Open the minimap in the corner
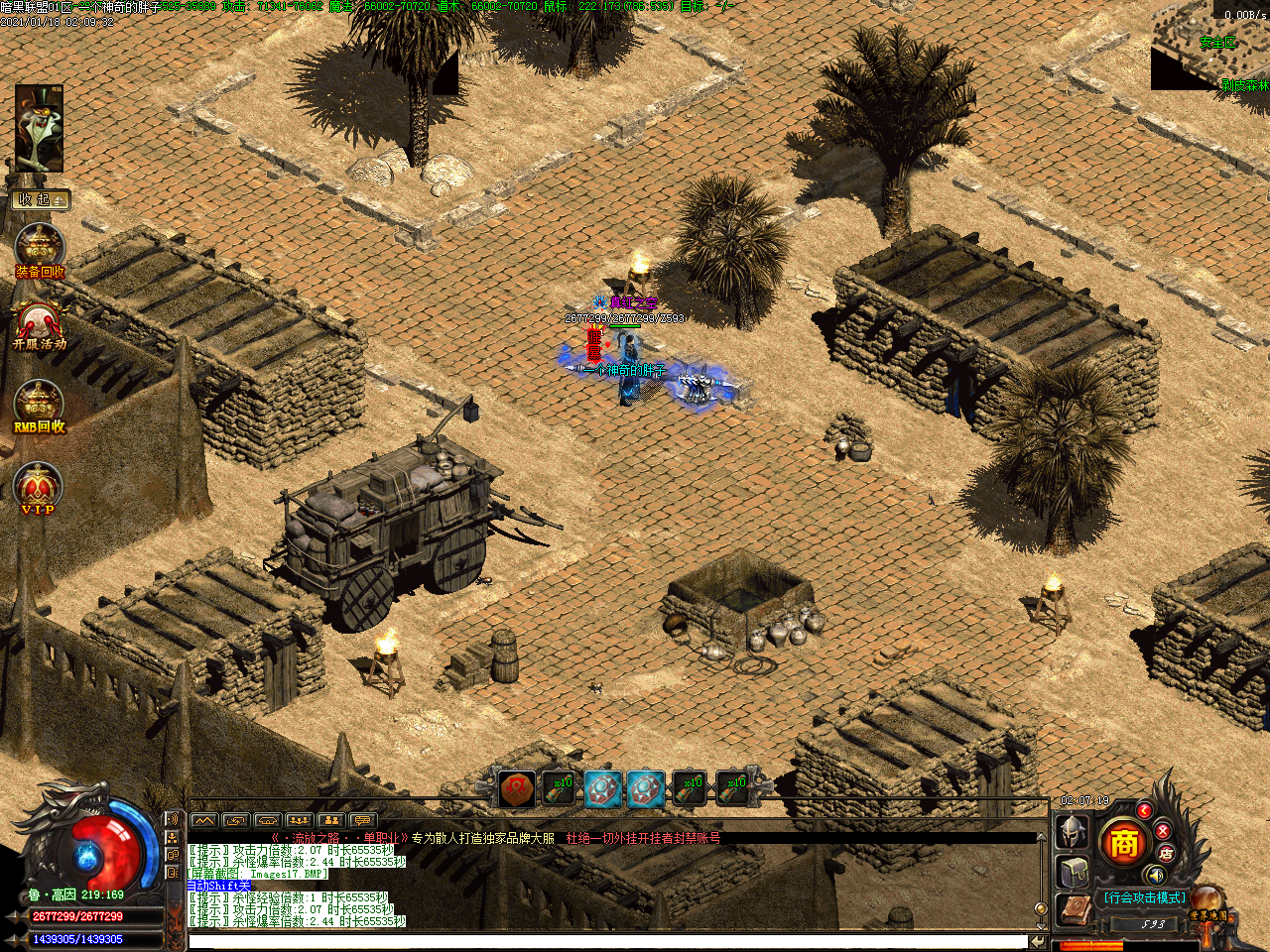This screenshot has width=1270, height=952. pyautogui.click(x=1212, y=45)
